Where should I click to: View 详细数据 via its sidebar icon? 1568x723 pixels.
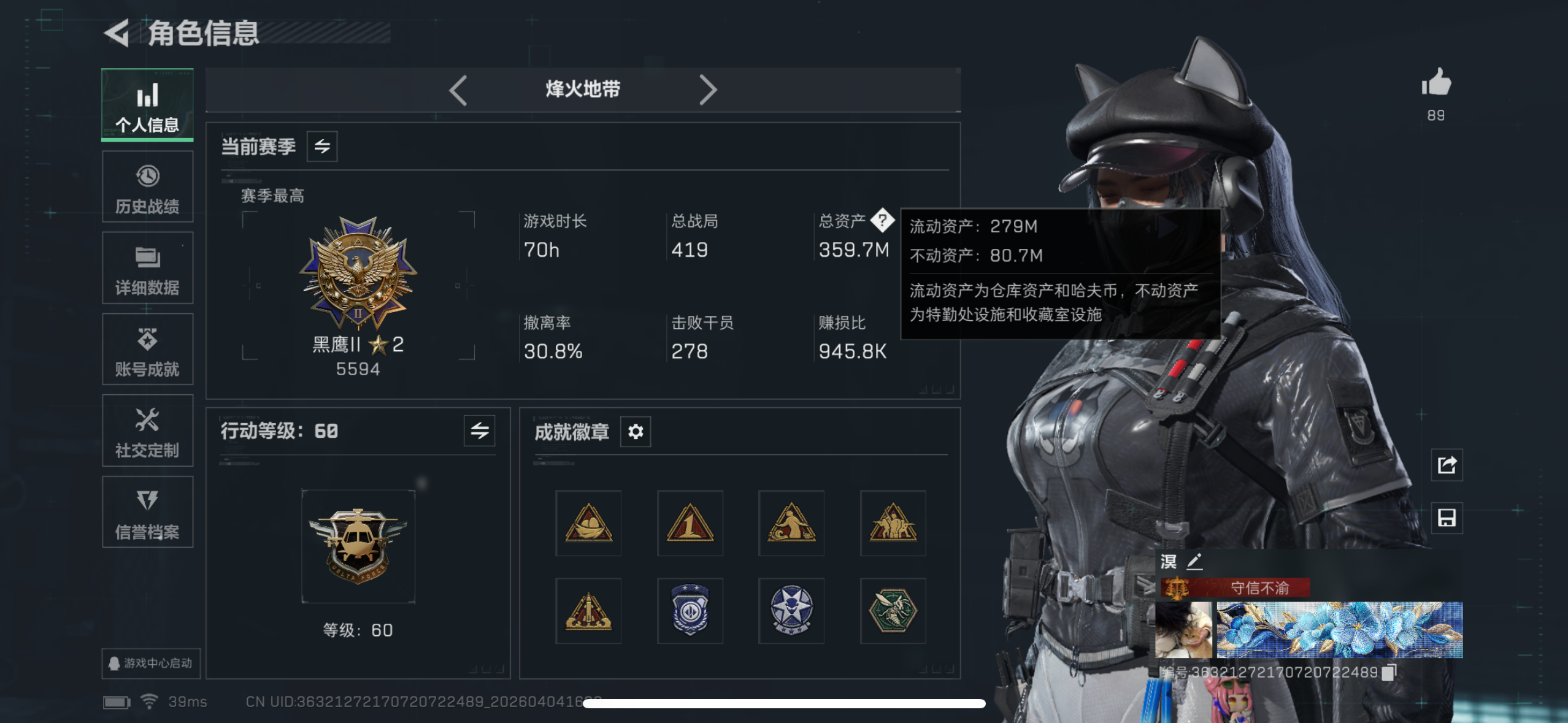tap(147, 268)
